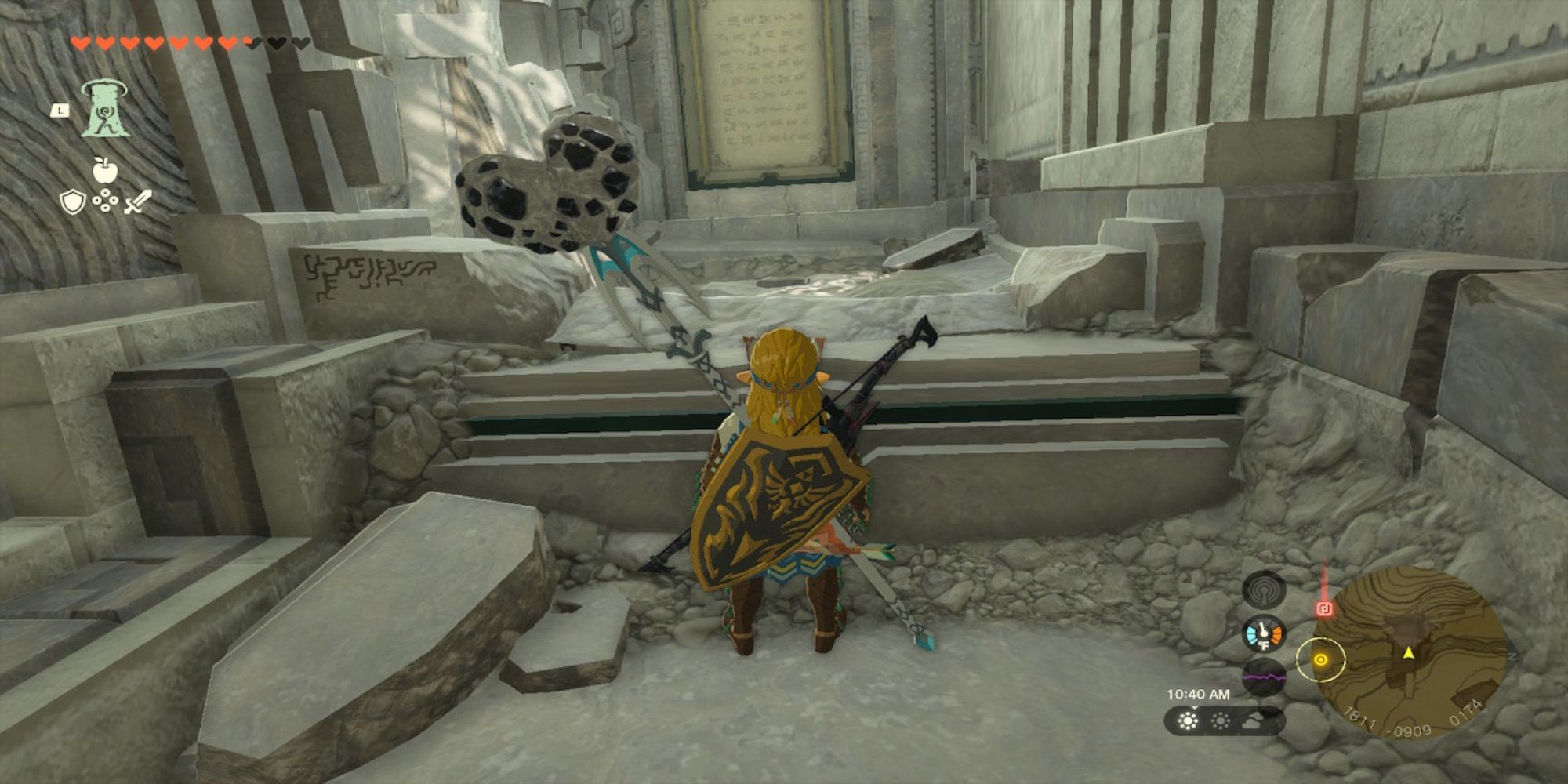
Task: Select the half-filled heart in the health row
Action: pos(249,43)
